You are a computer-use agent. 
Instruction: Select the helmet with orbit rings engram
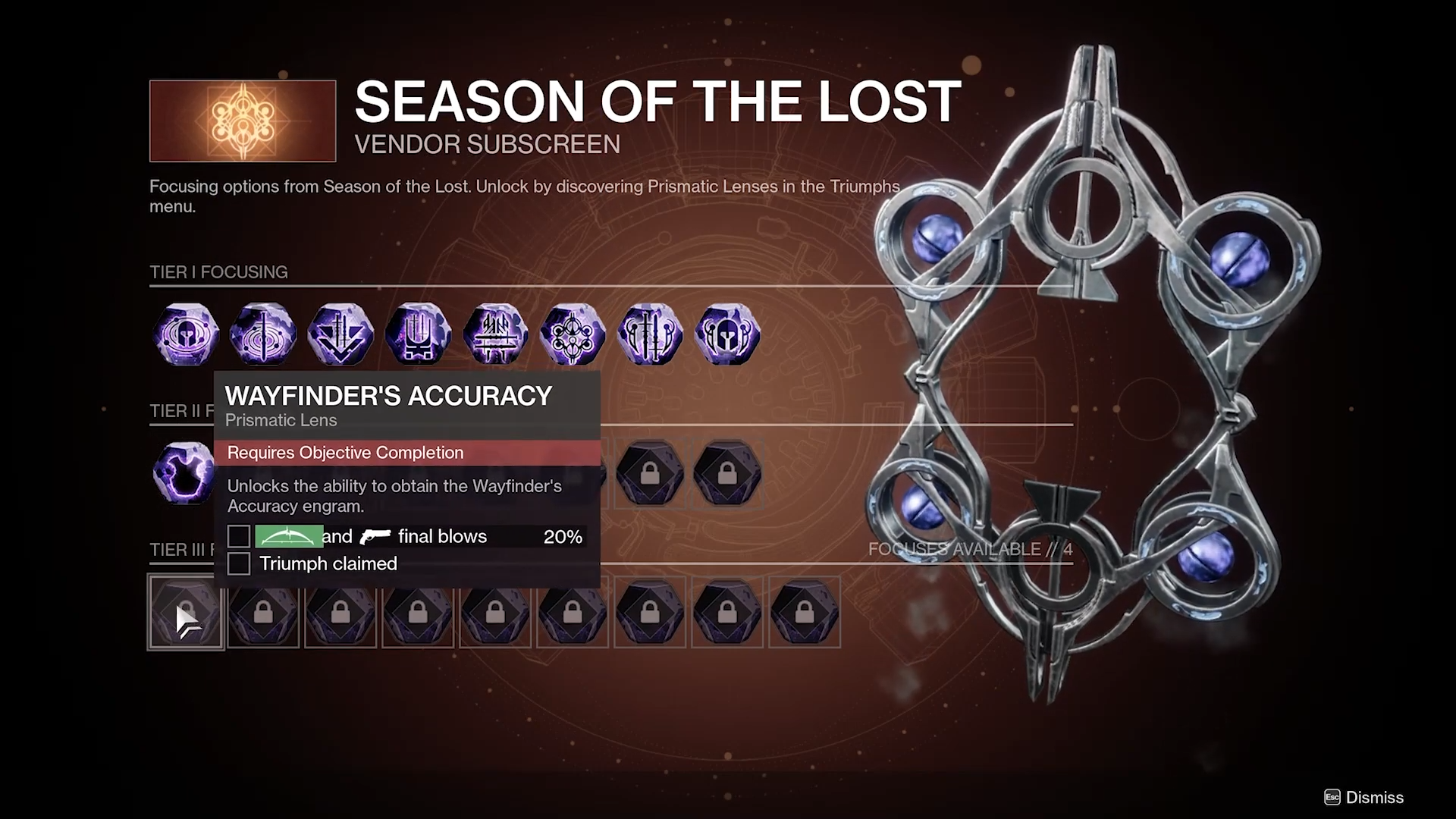pyautogui.click(x=187, y=334)
